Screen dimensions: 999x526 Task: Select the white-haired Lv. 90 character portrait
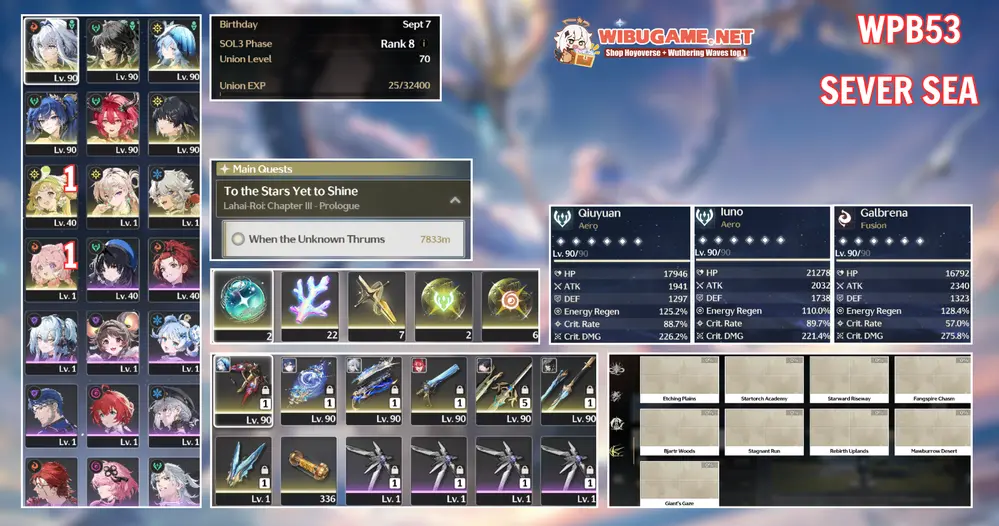(50, 48)
